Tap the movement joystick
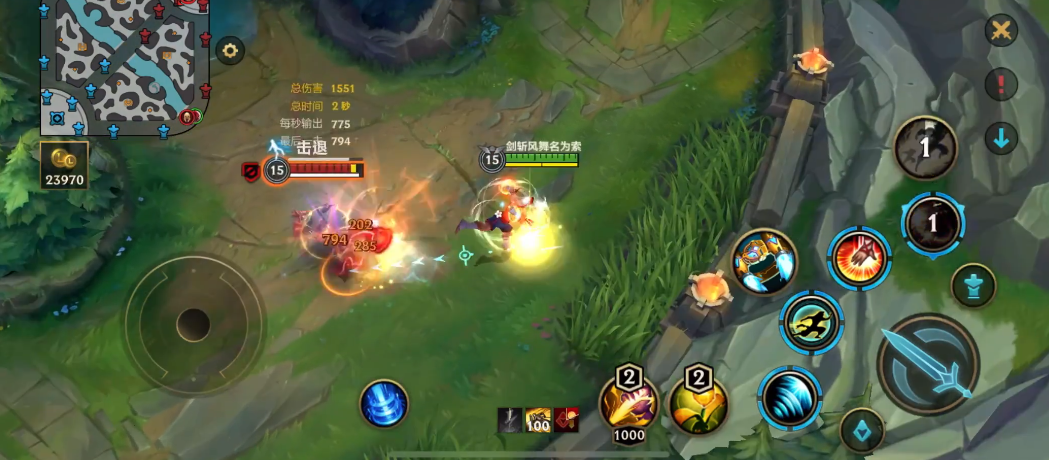Image resolution: width=1049 pixels, height=460 pixels. tap(193, 324)
